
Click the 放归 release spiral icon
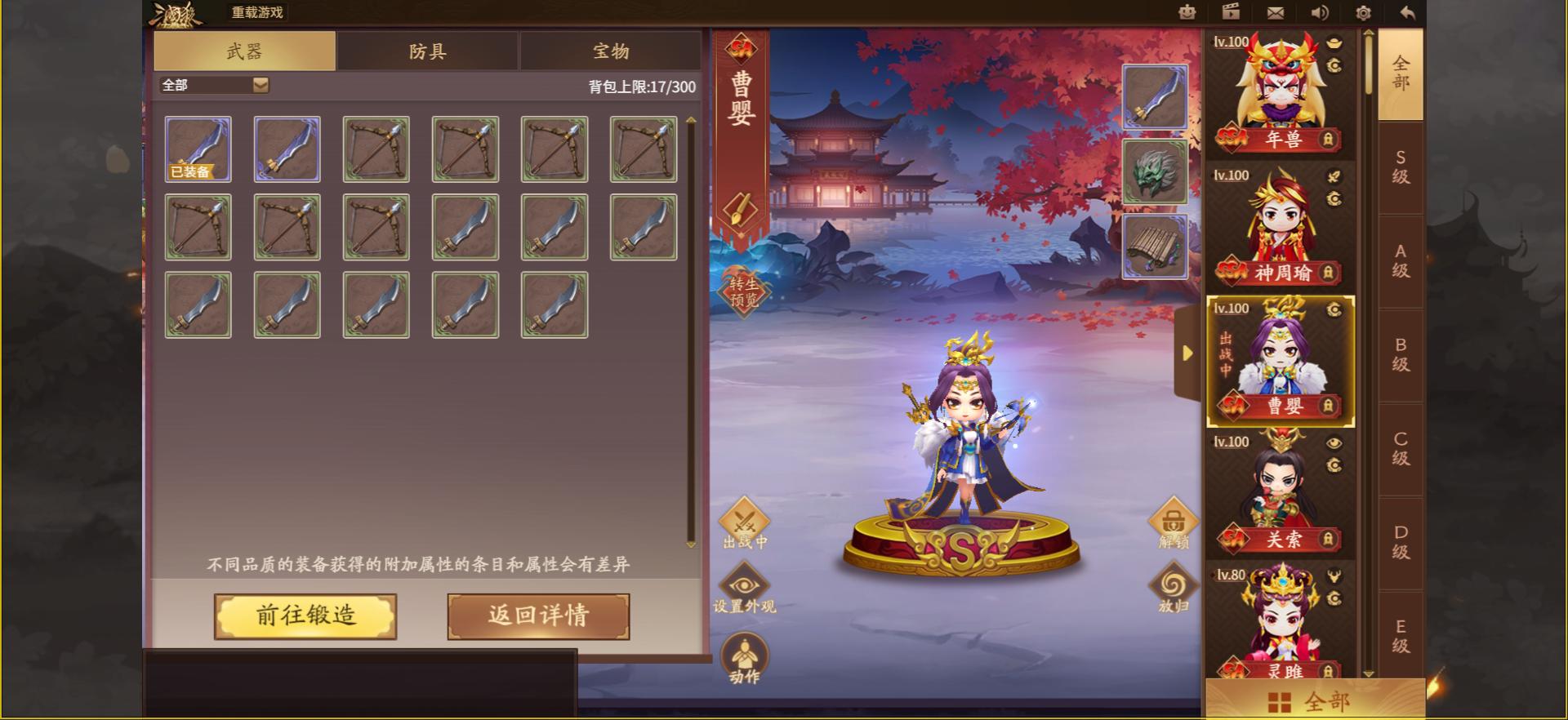tap(1174, 583)
